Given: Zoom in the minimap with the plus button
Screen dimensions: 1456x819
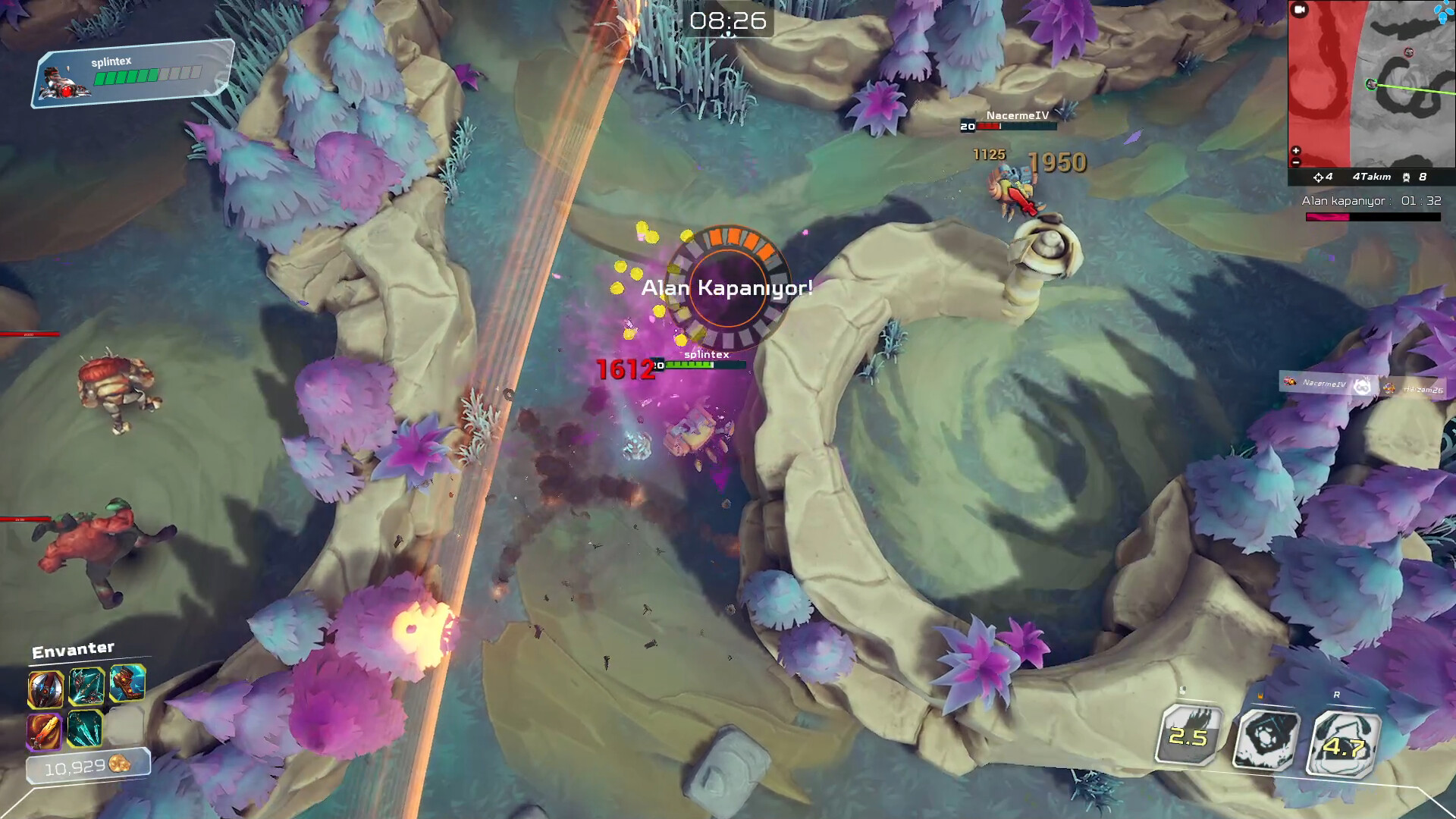Looking at the screenshot, I should click(1295, 149).
